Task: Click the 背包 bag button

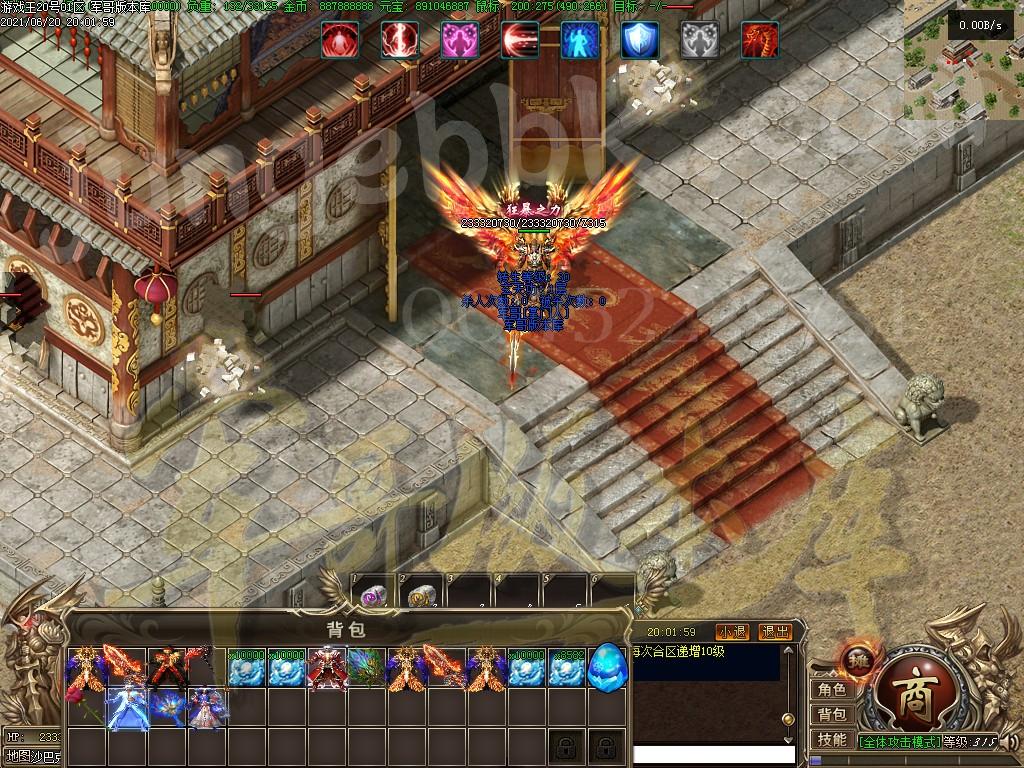Action: 831,714
